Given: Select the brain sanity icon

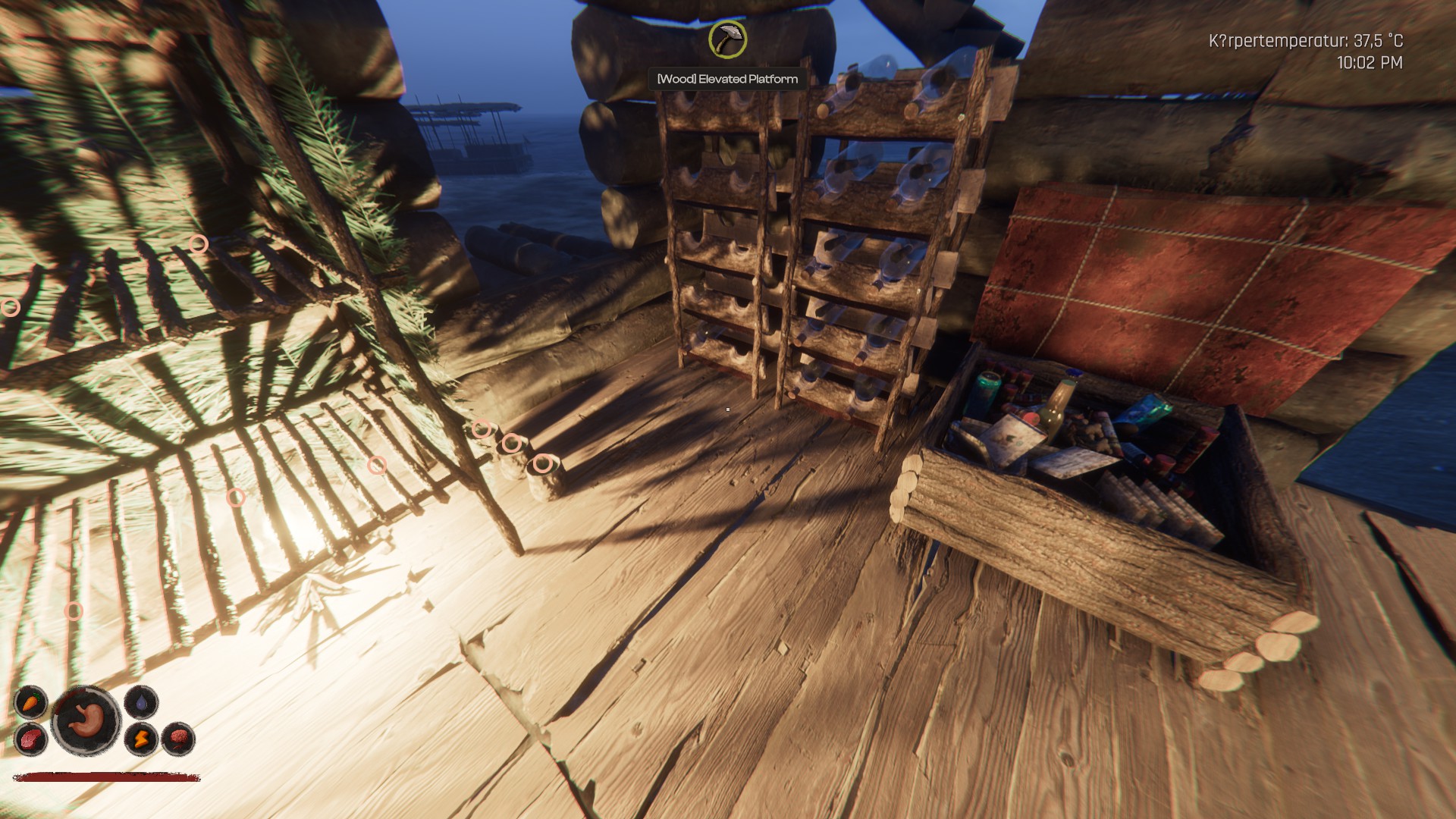Looking at the screenshot, I should pos(178,739).
